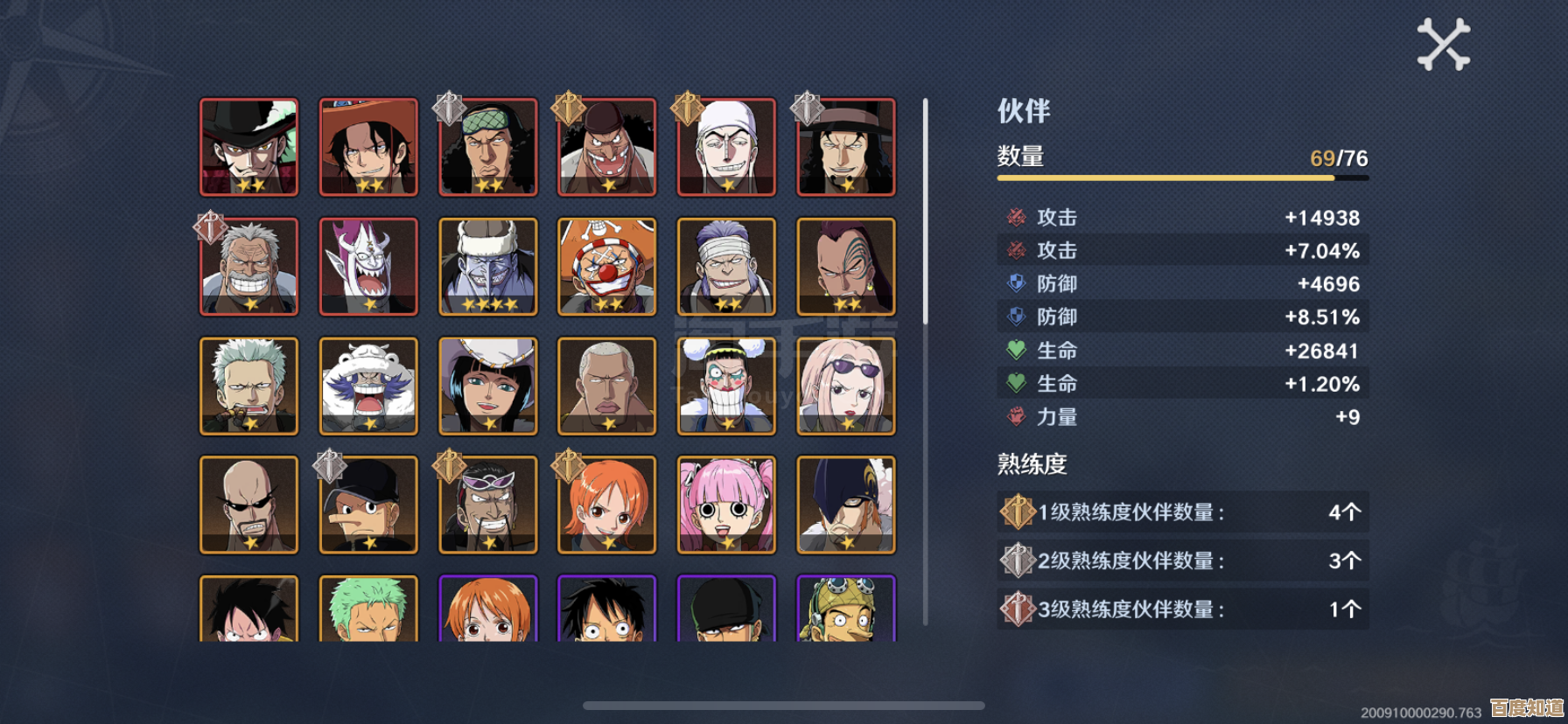Select Nami's orange-haired portrait
This screenshot has height=724, width=1568.
pyautogui.click(x=606, y=506)
